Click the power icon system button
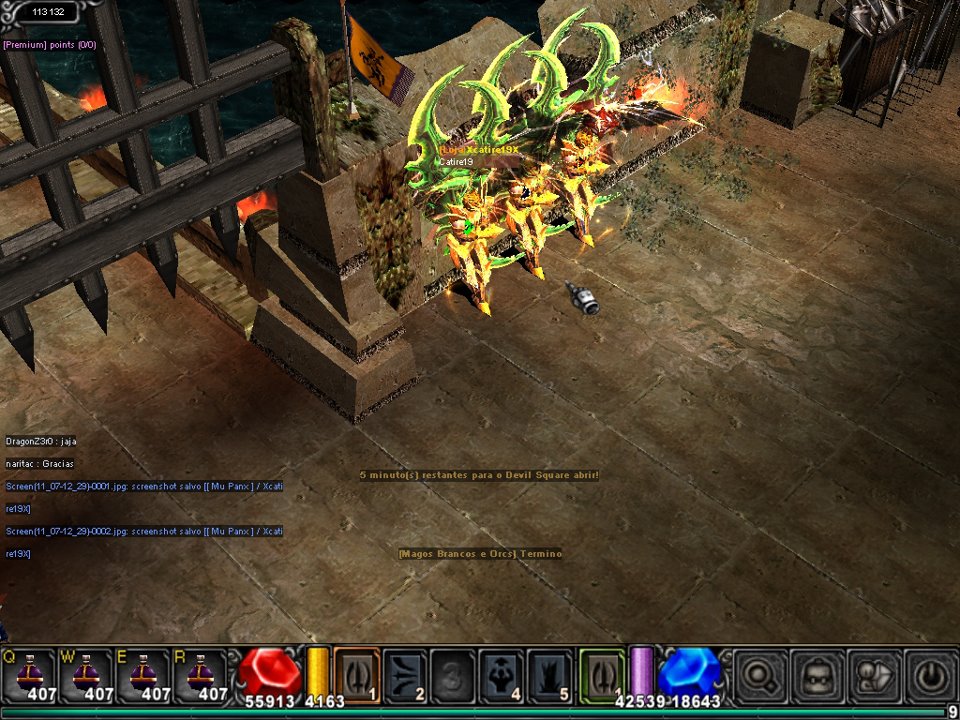This screenshot has height=720, width=960. 930,675
